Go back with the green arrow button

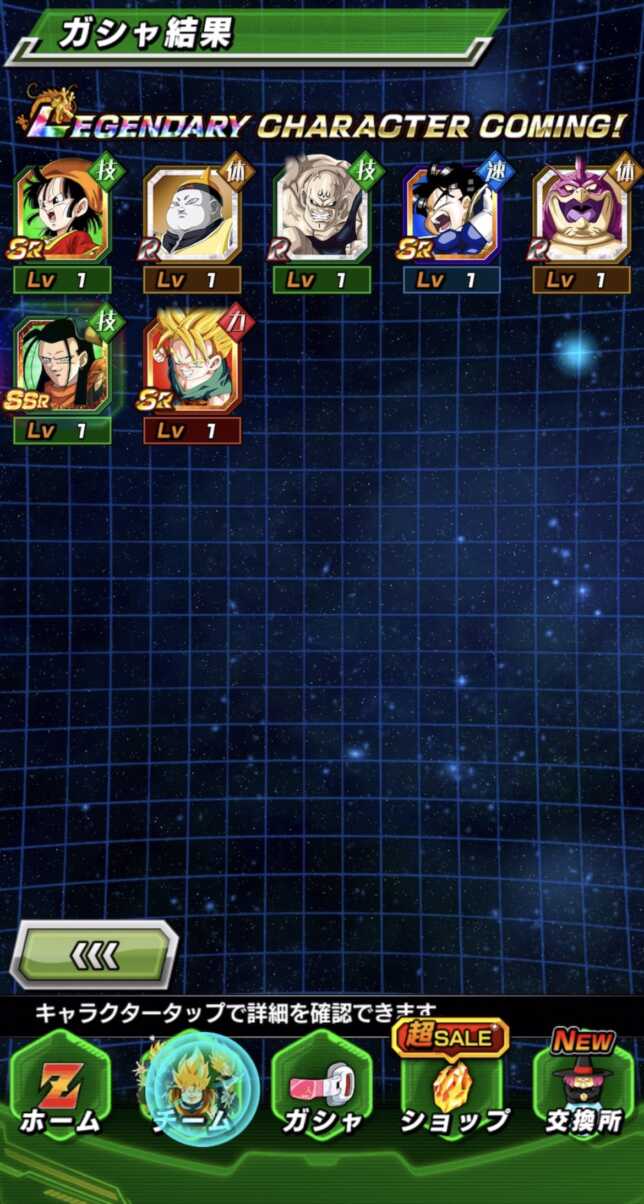point(95,955)
